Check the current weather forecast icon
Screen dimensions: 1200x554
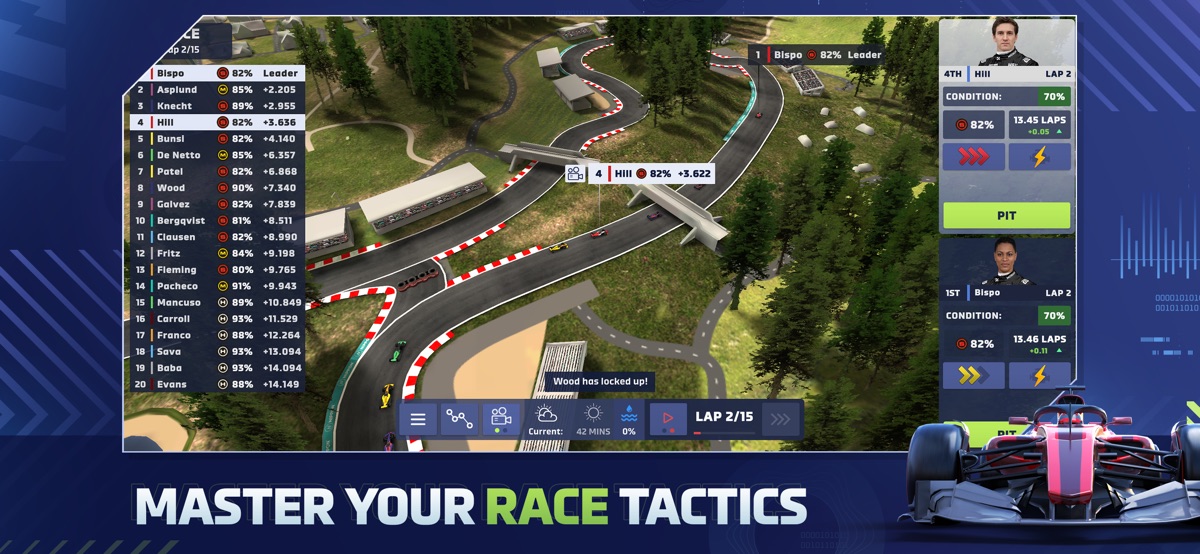548,413
